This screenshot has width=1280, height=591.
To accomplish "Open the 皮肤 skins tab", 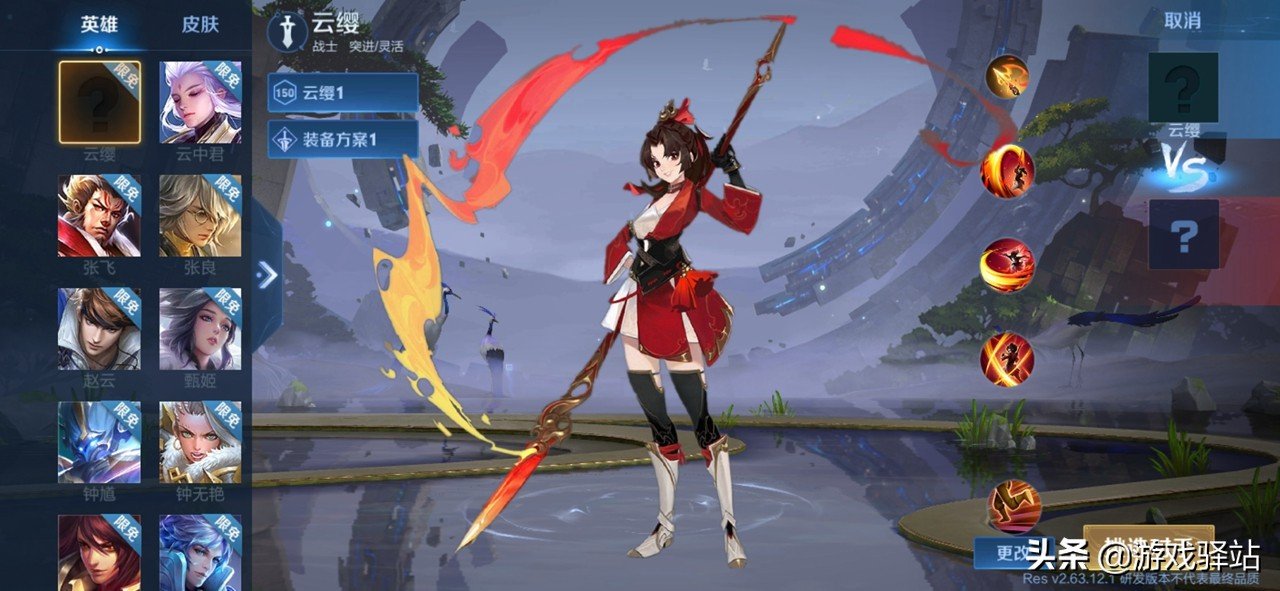I will click(x=200, y=25).
